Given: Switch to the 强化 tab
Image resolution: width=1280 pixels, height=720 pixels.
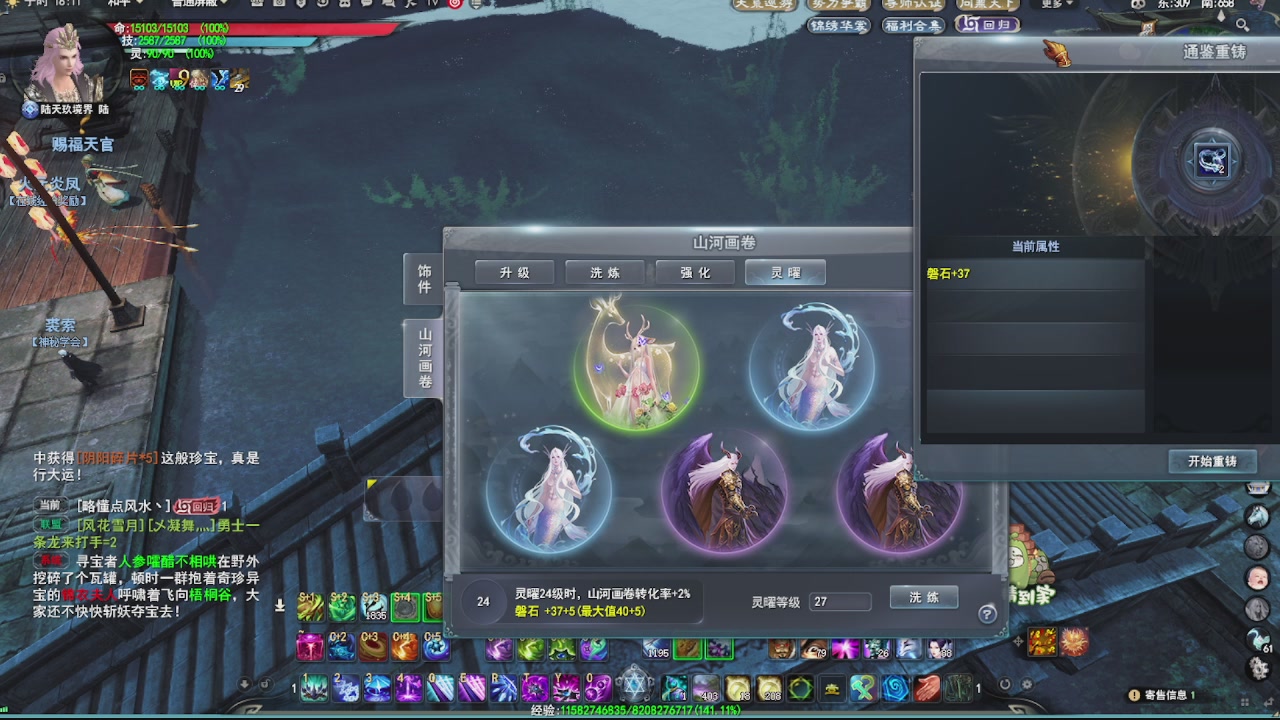Looking at the screenshot, I should [x=695, y=271].
